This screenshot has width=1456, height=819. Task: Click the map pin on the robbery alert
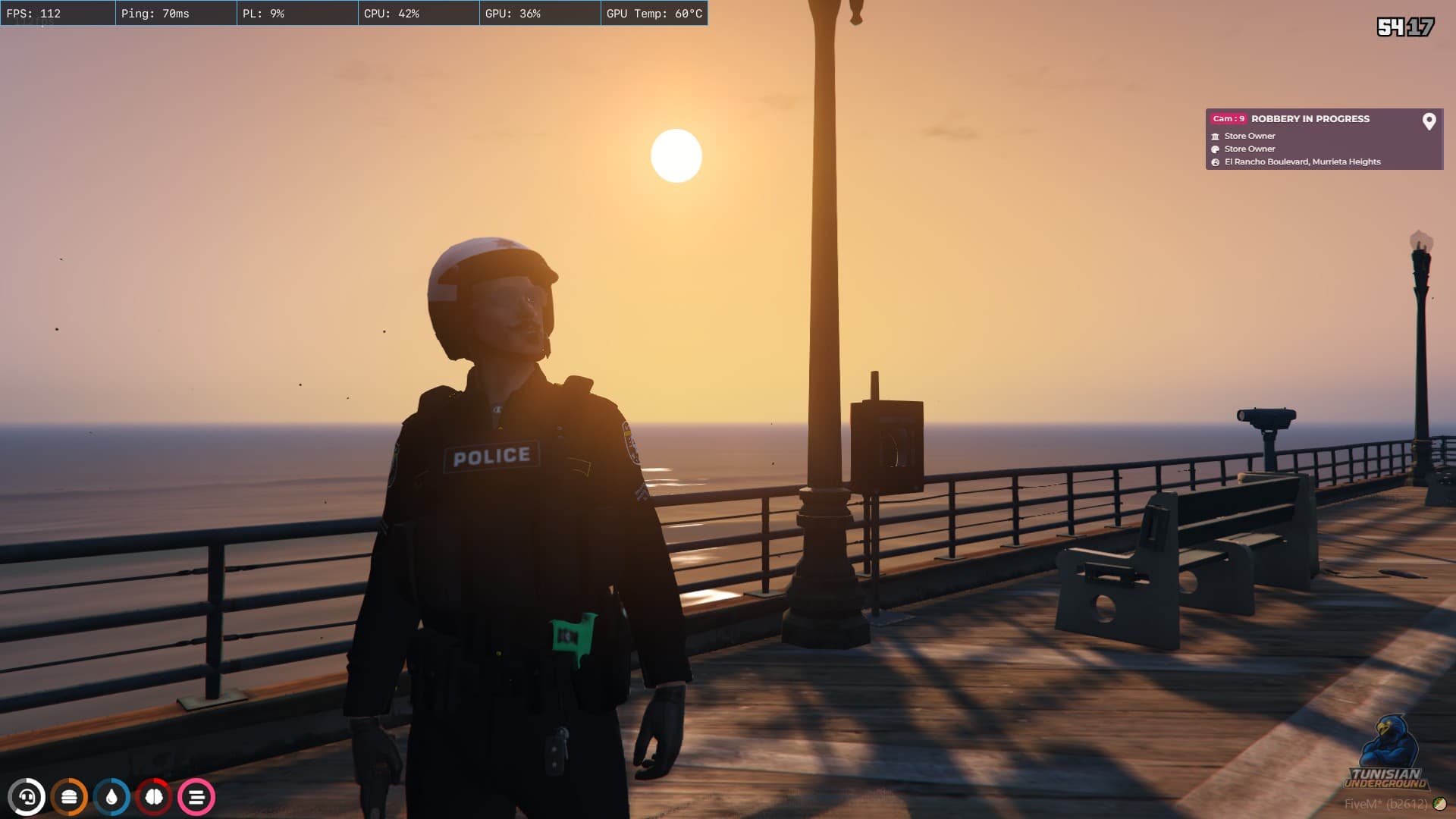click(1429, 121)
